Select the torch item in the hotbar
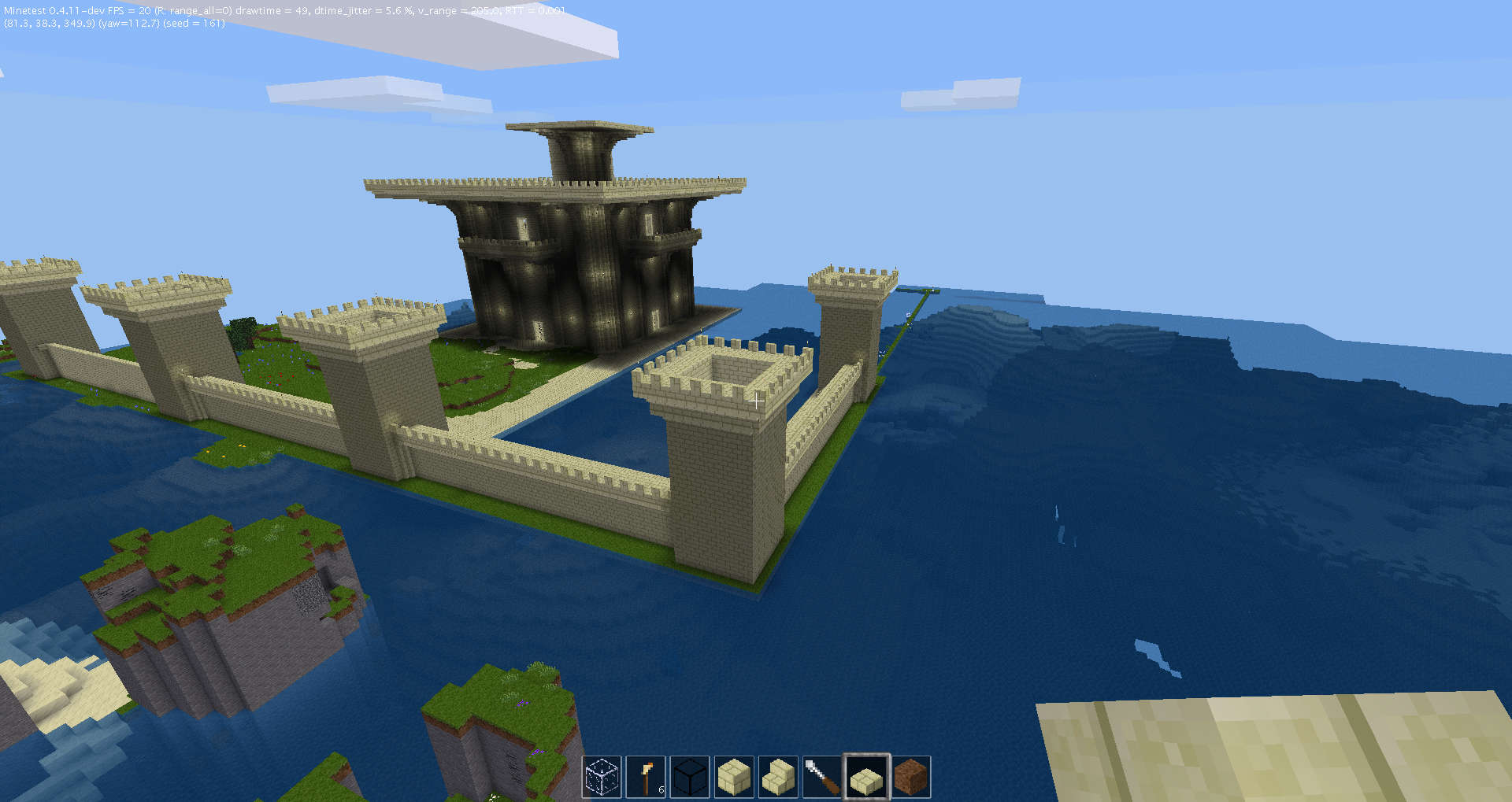1512x802 pixels. point(646,775)
